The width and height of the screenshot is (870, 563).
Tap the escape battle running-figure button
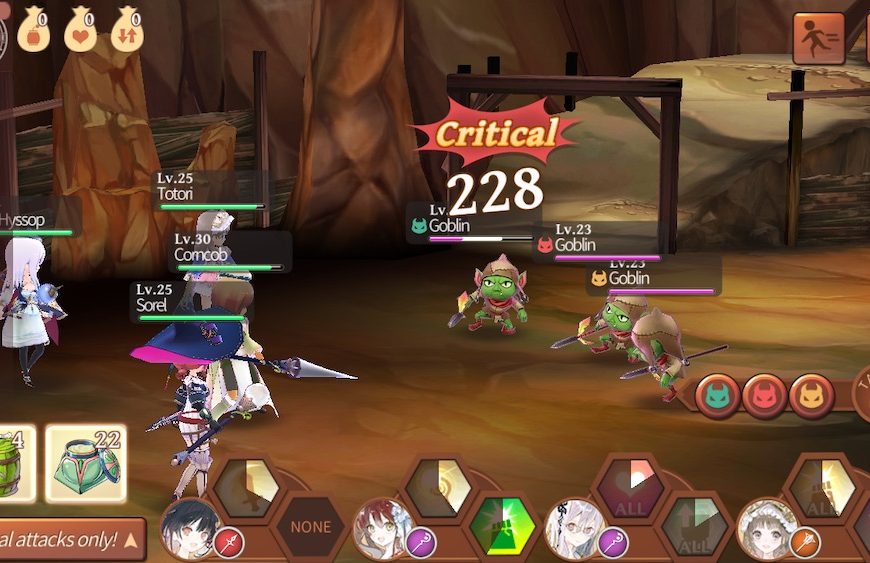819,39
